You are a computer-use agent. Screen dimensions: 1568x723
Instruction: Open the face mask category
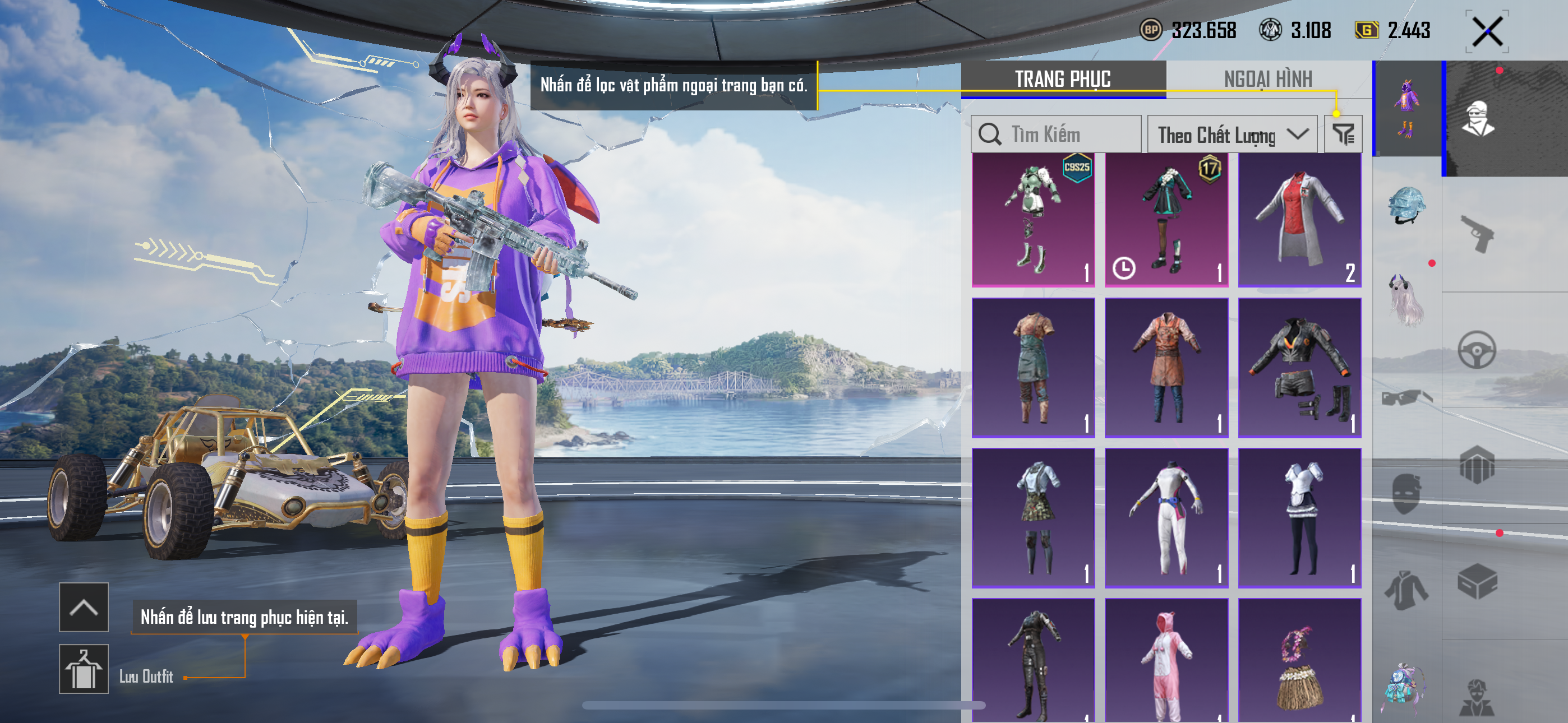[1406, 493]
